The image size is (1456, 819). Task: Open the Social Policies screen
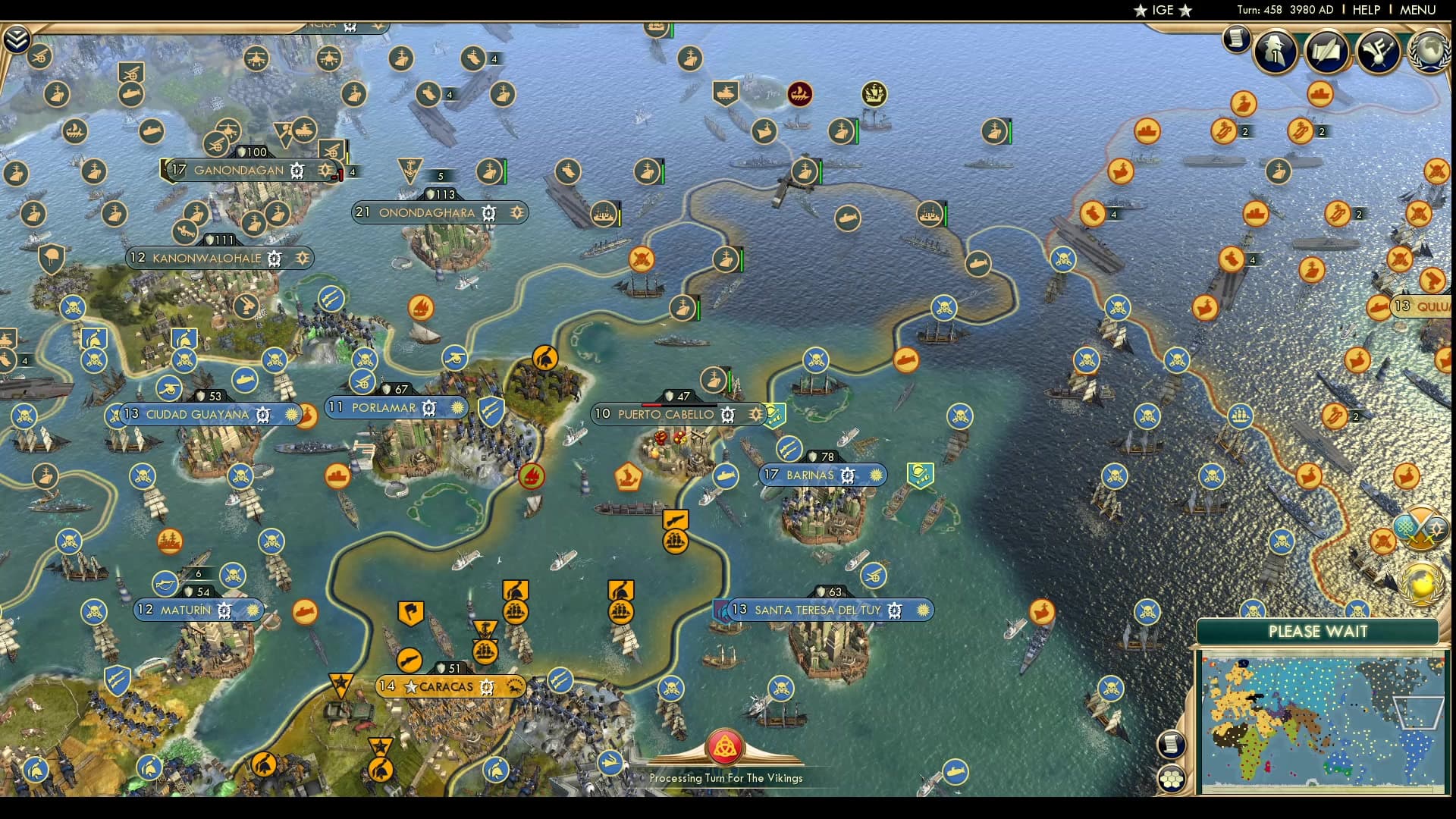1326,52
